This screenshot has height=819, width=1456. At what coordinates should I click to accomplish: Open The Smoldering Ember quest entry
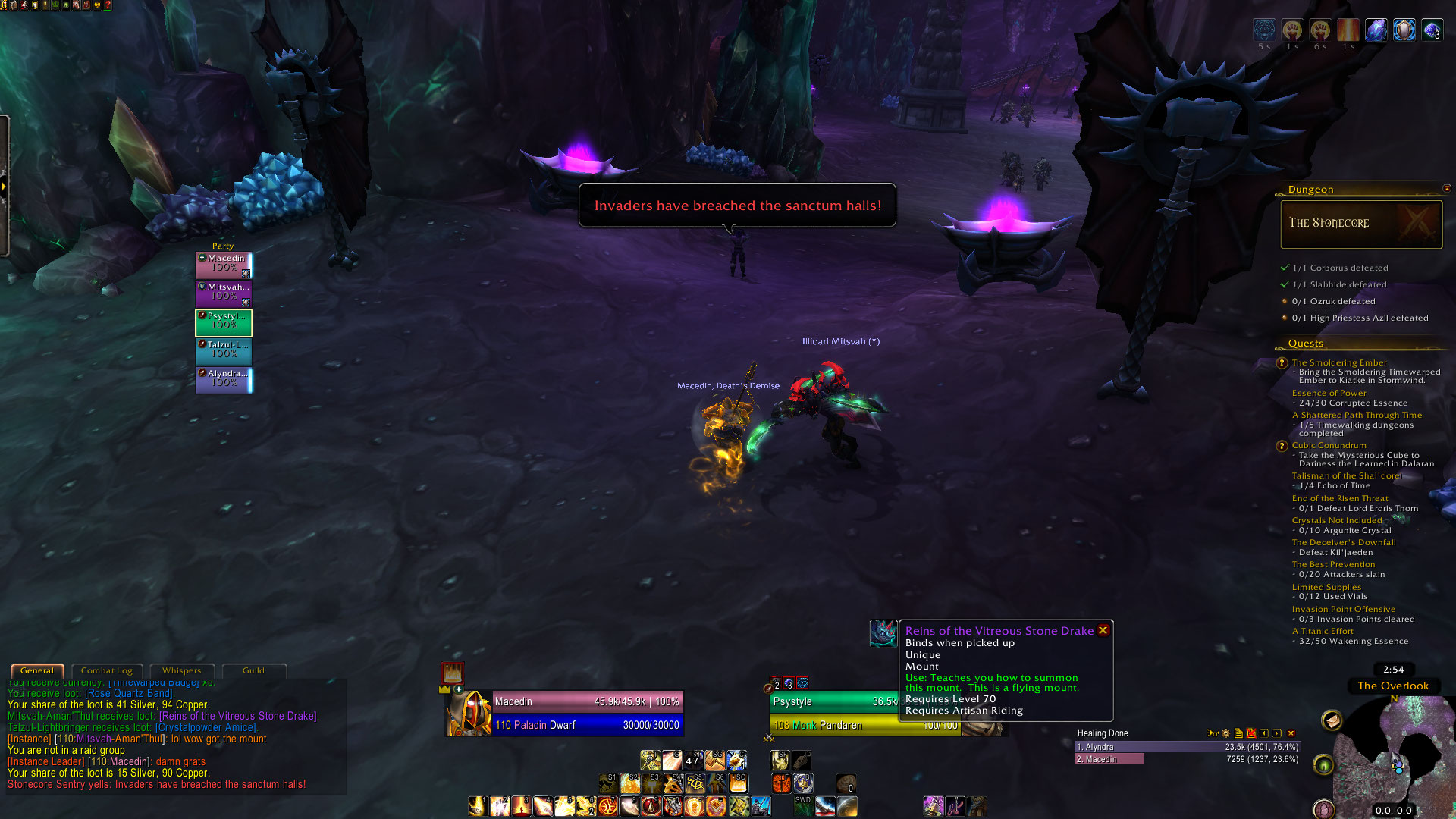pos(1338,362)
